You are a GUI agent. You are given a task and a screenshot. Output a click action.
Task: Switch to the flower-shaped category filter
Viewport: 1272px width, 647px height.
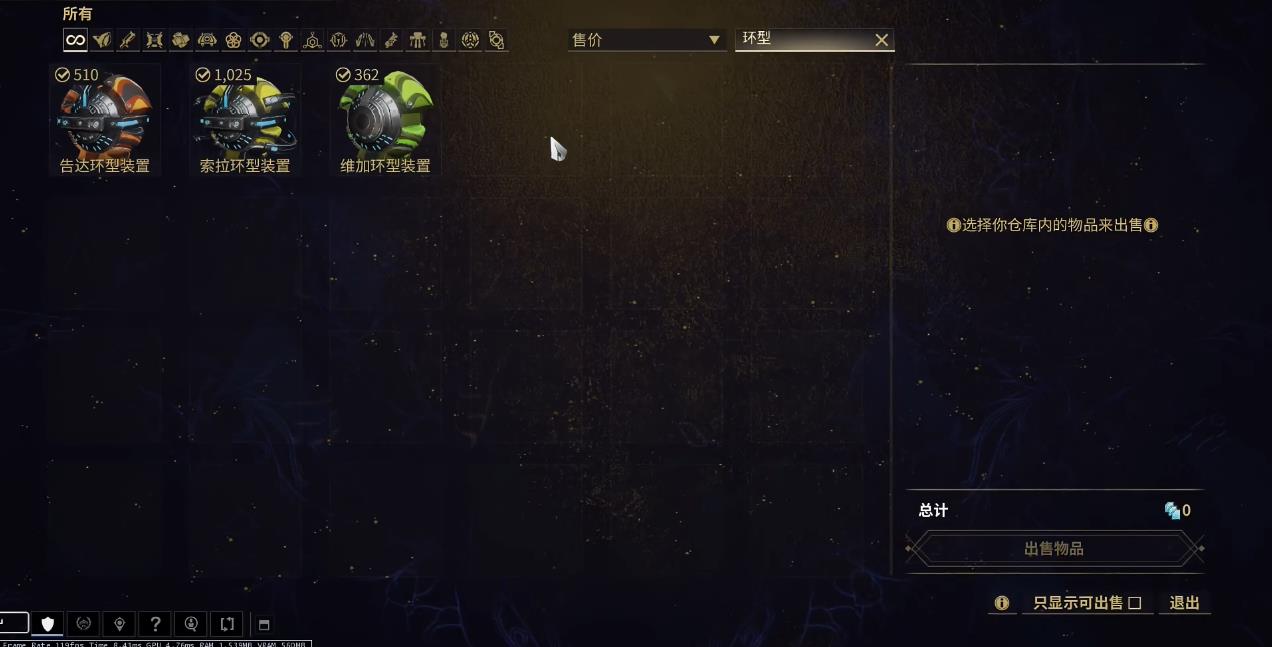[233, 40]
